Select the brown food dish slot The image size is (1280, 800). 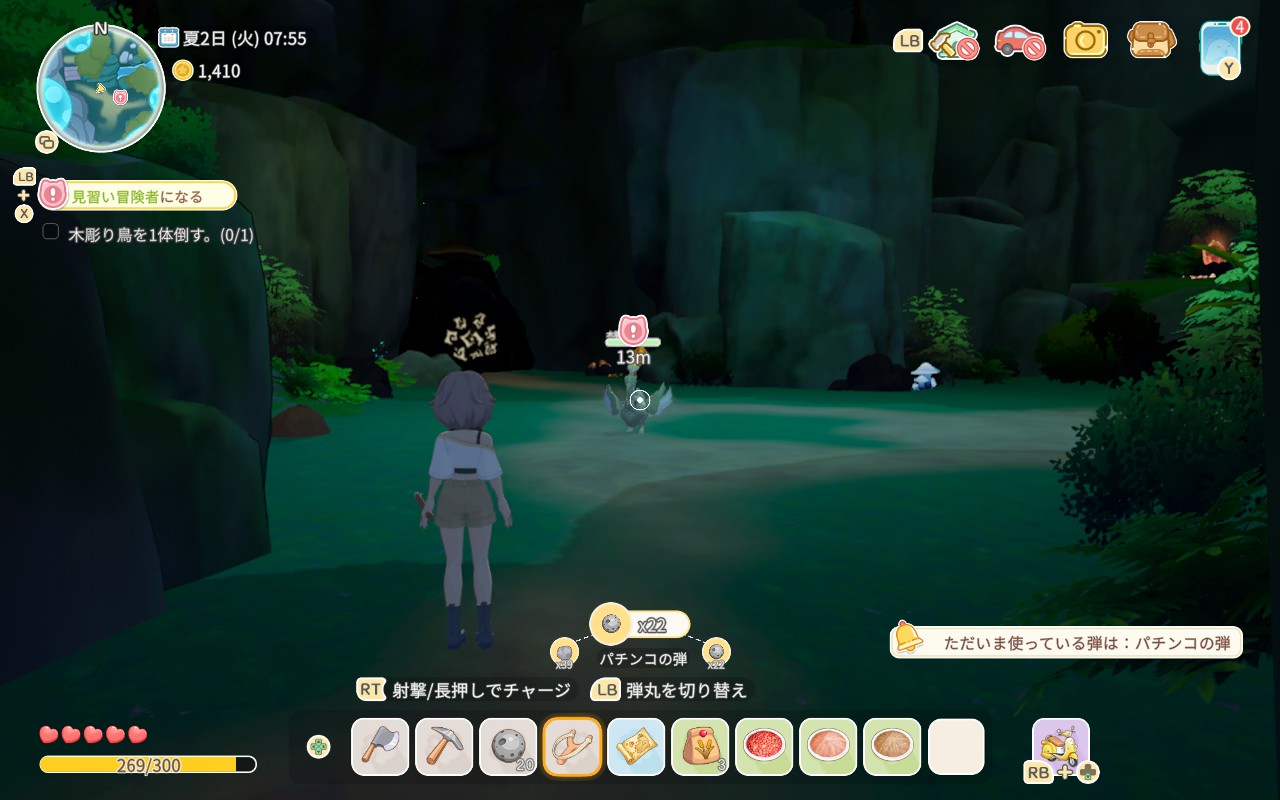coord(892,747)
